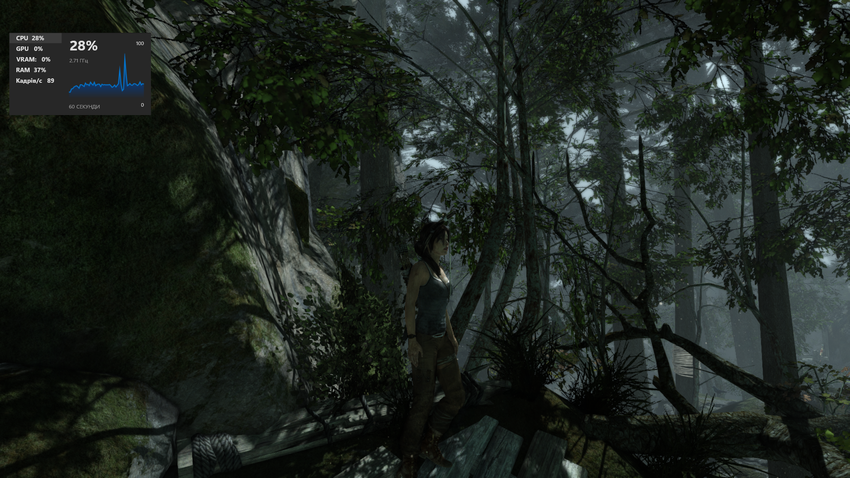Switch the overlay graph to RAM

coord(31,70)
